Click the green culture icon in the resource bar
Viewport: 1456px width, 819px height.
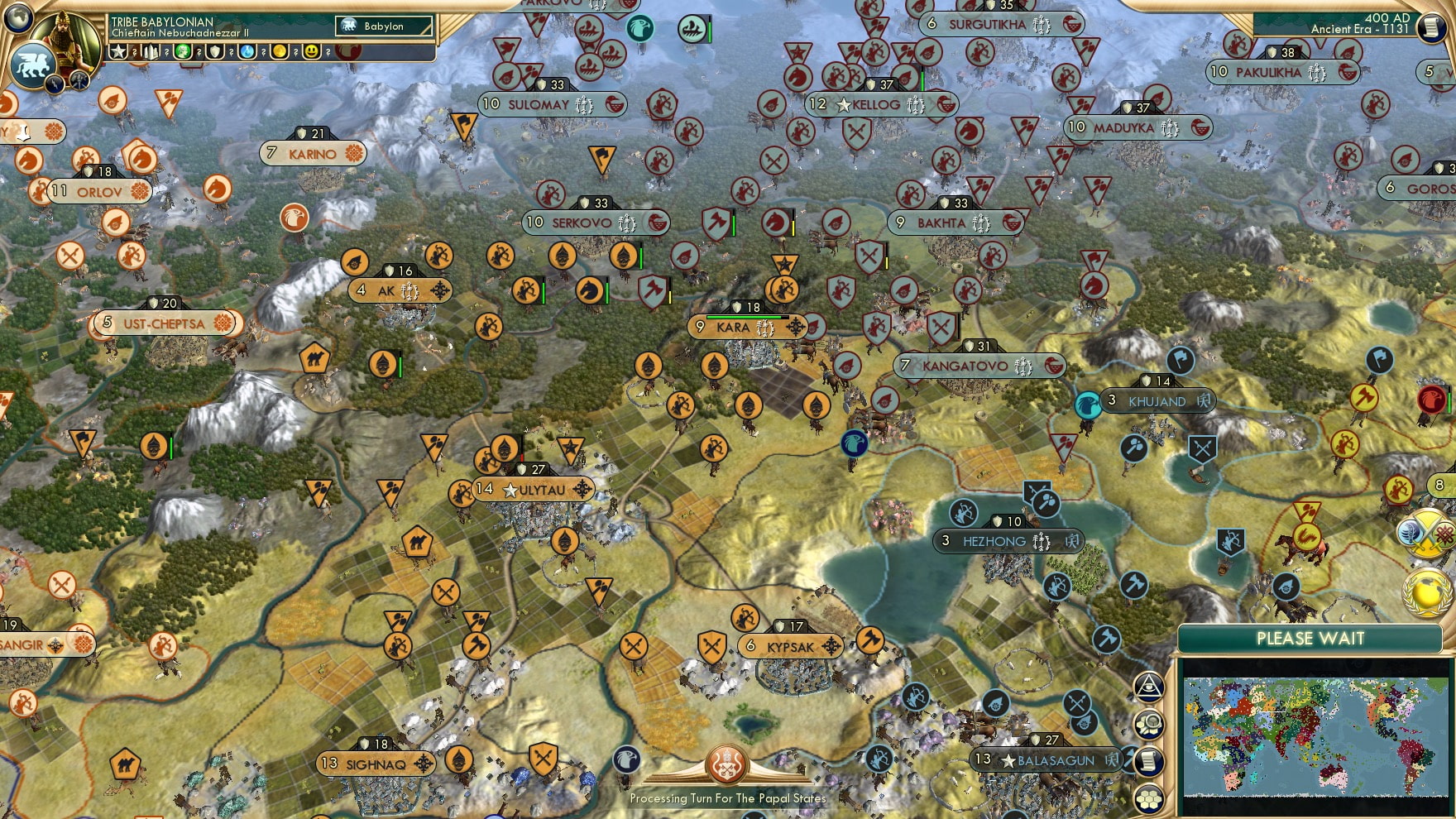pos(183,50)
